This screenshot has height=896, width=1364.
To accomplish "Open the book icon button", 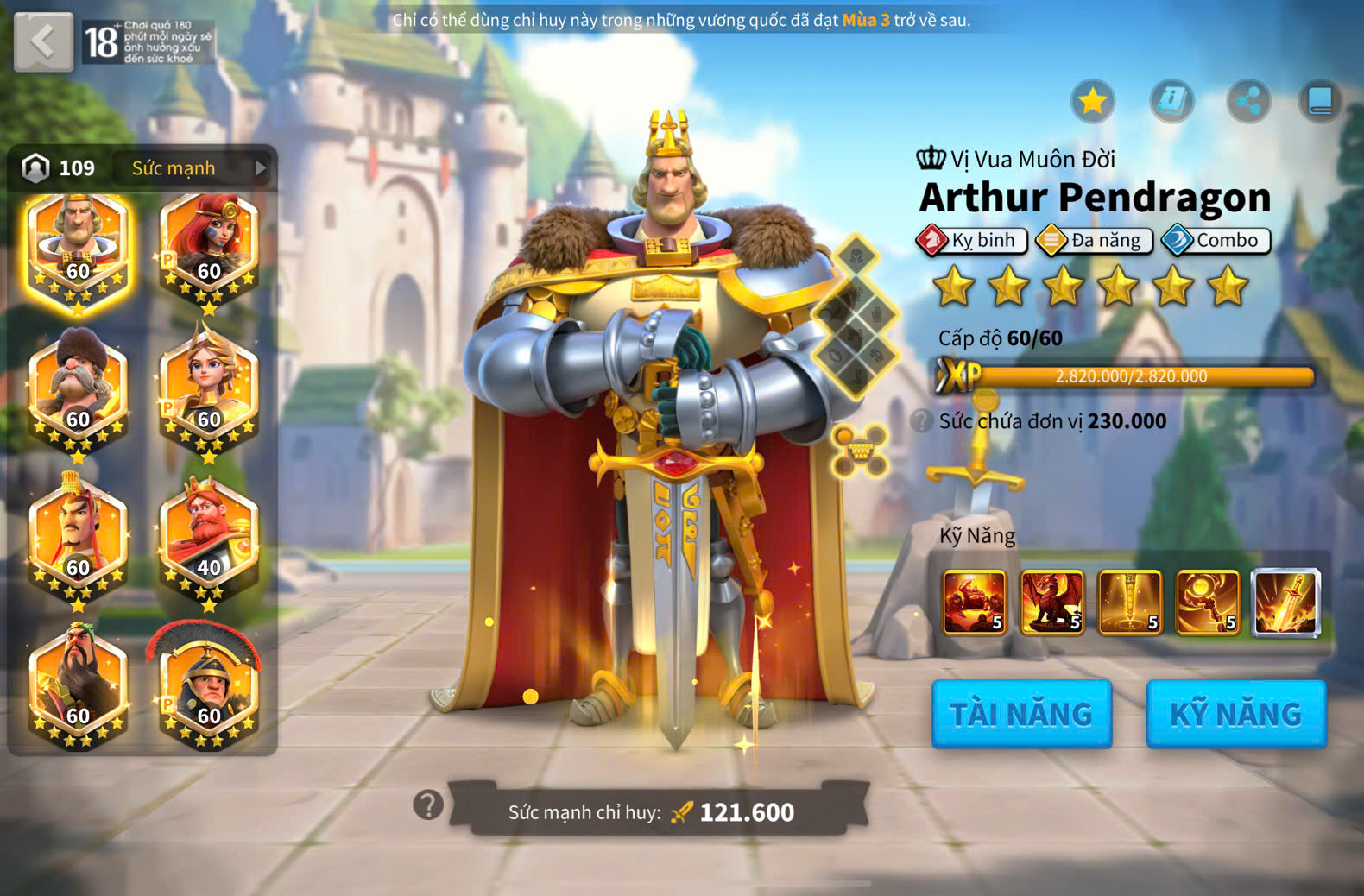I will pos(1320,102).
